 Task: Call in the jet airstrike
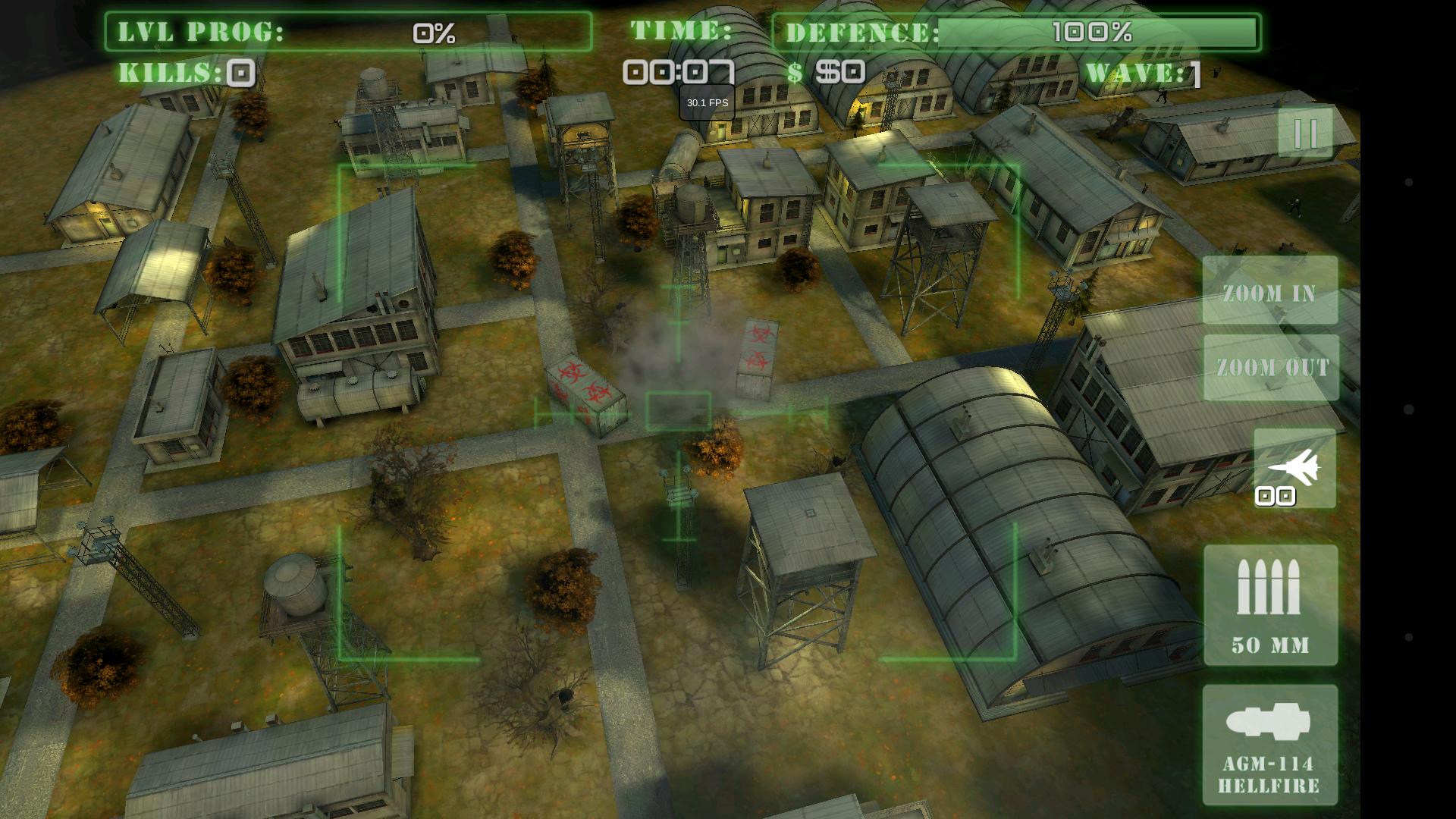pos(1294,469)
